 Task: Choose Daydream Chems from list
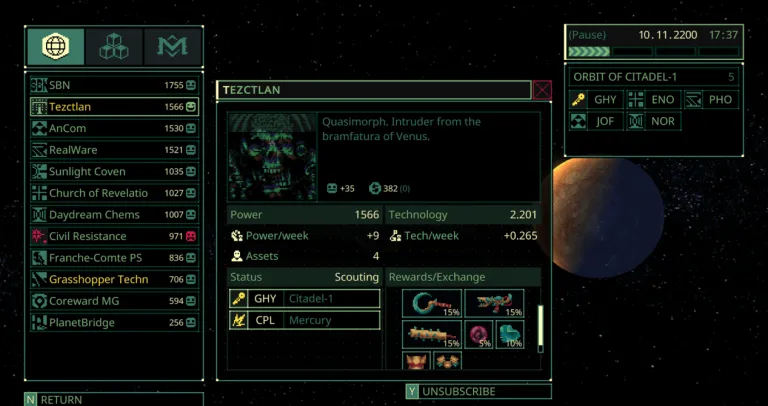coord(114,215)
